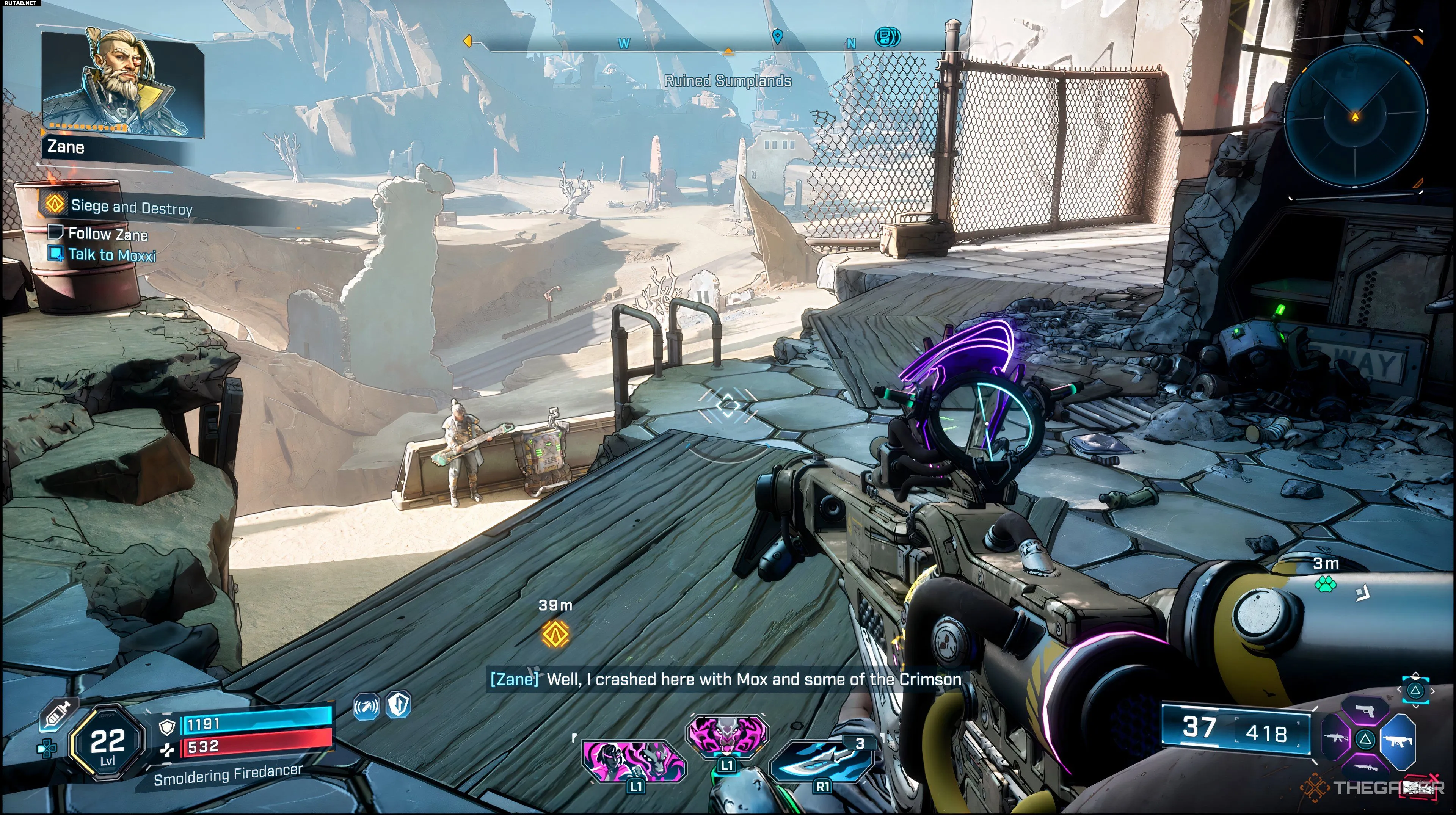Select the pistol weapon slot
The width and height of the screenshot is (1456, 815).
click(1365, 710)
